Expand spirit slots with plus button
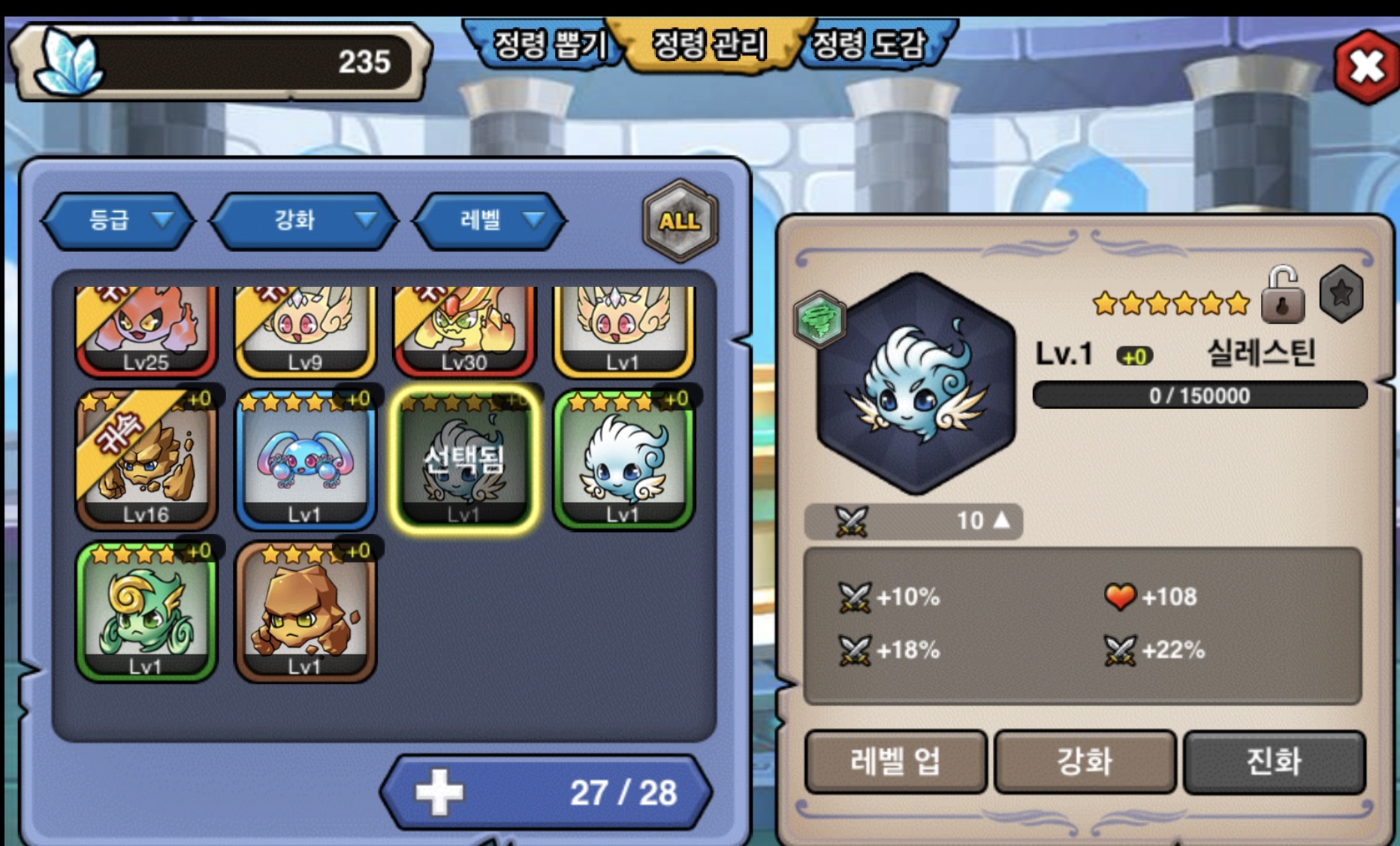1400x846 pixels. point(440,792)
